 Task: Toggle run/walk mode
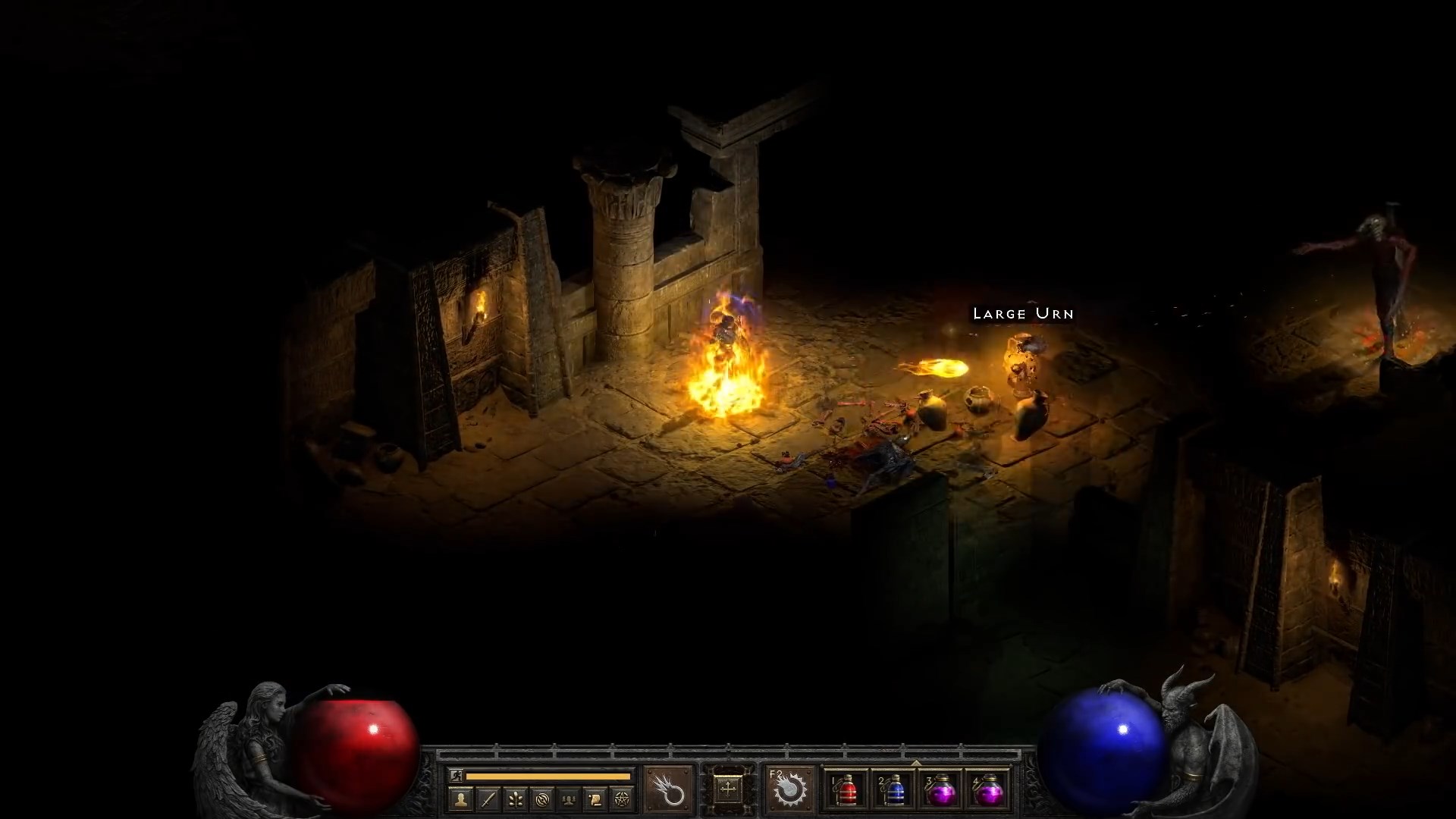pyautogui.click(x=456, y=774)
